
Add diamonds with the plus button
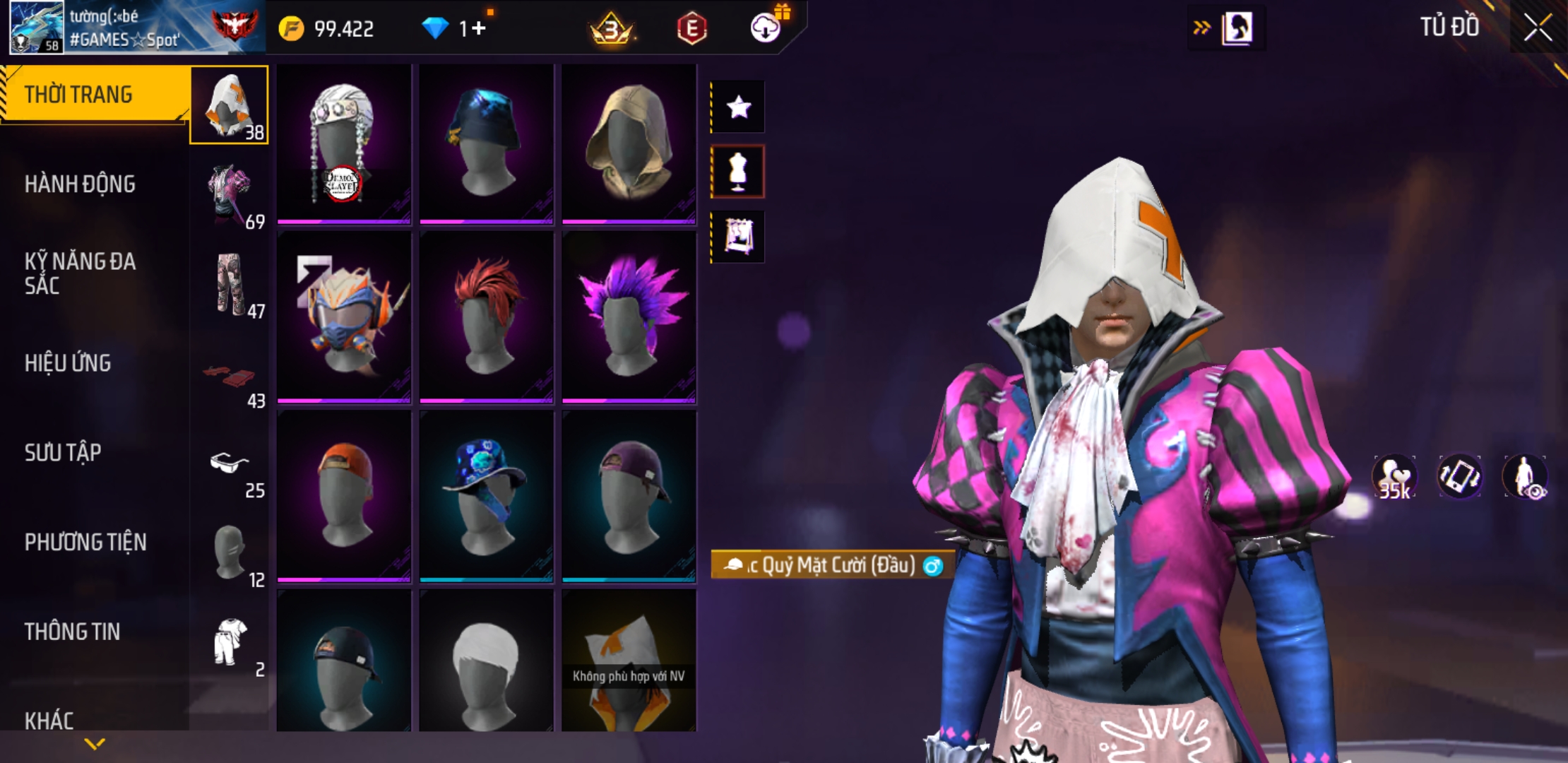[479, 29]
